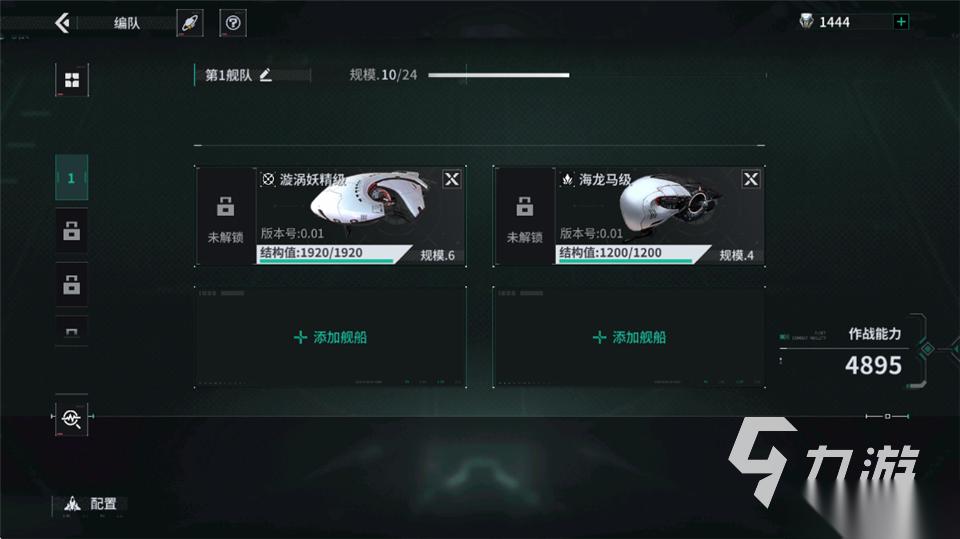Open the grid overview icon

[72, 80]
